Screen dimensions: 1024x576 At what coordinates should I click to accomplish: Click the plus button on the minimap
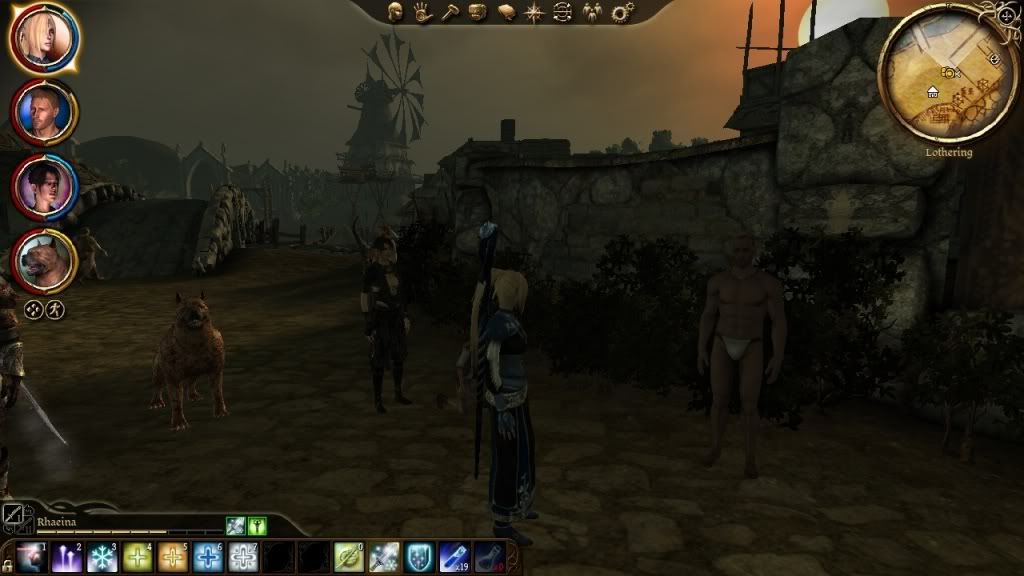1006,16
